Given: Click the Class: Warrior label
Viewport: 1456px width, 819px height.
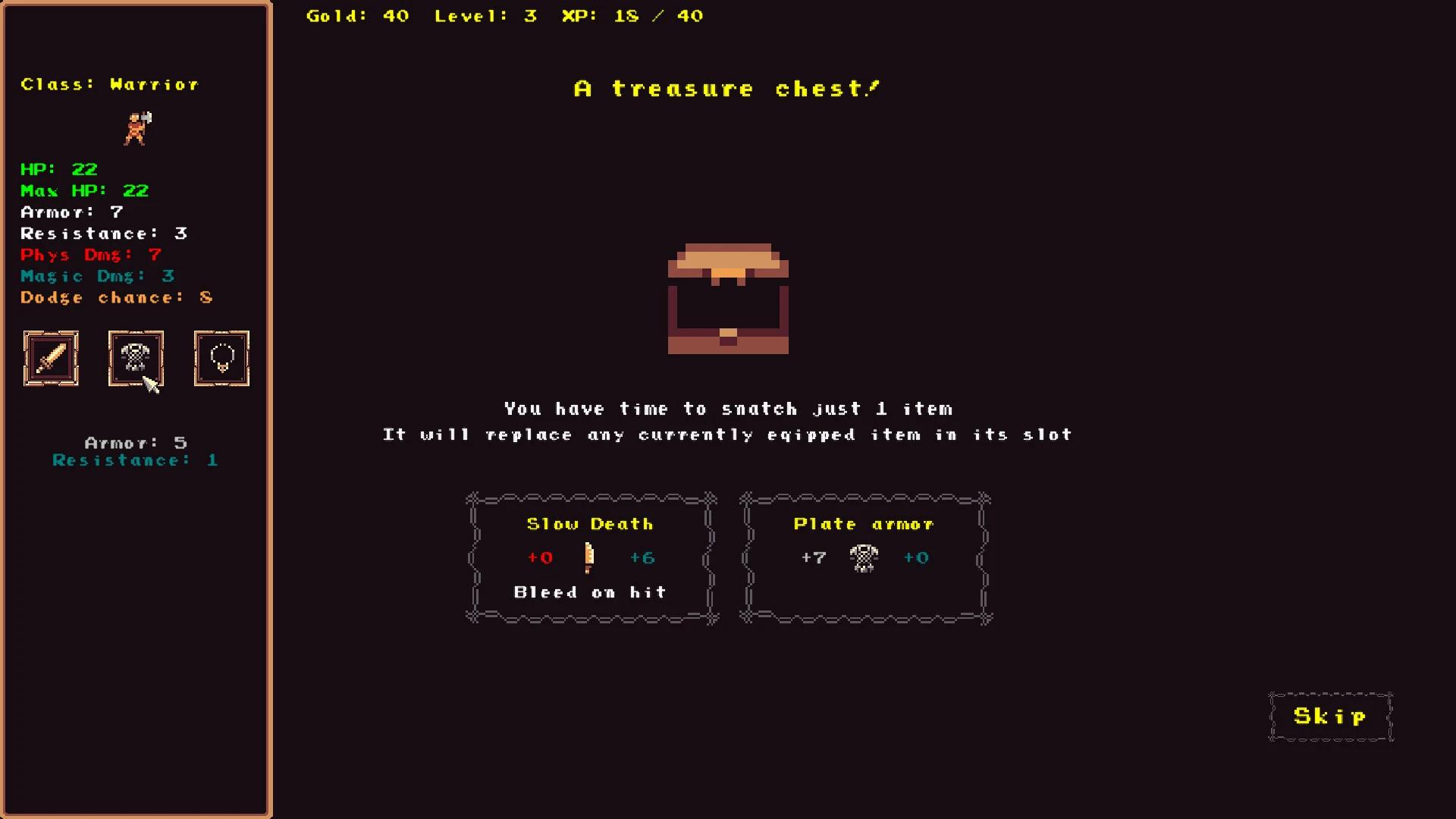Looking at the screenshot, I should 109,84.
